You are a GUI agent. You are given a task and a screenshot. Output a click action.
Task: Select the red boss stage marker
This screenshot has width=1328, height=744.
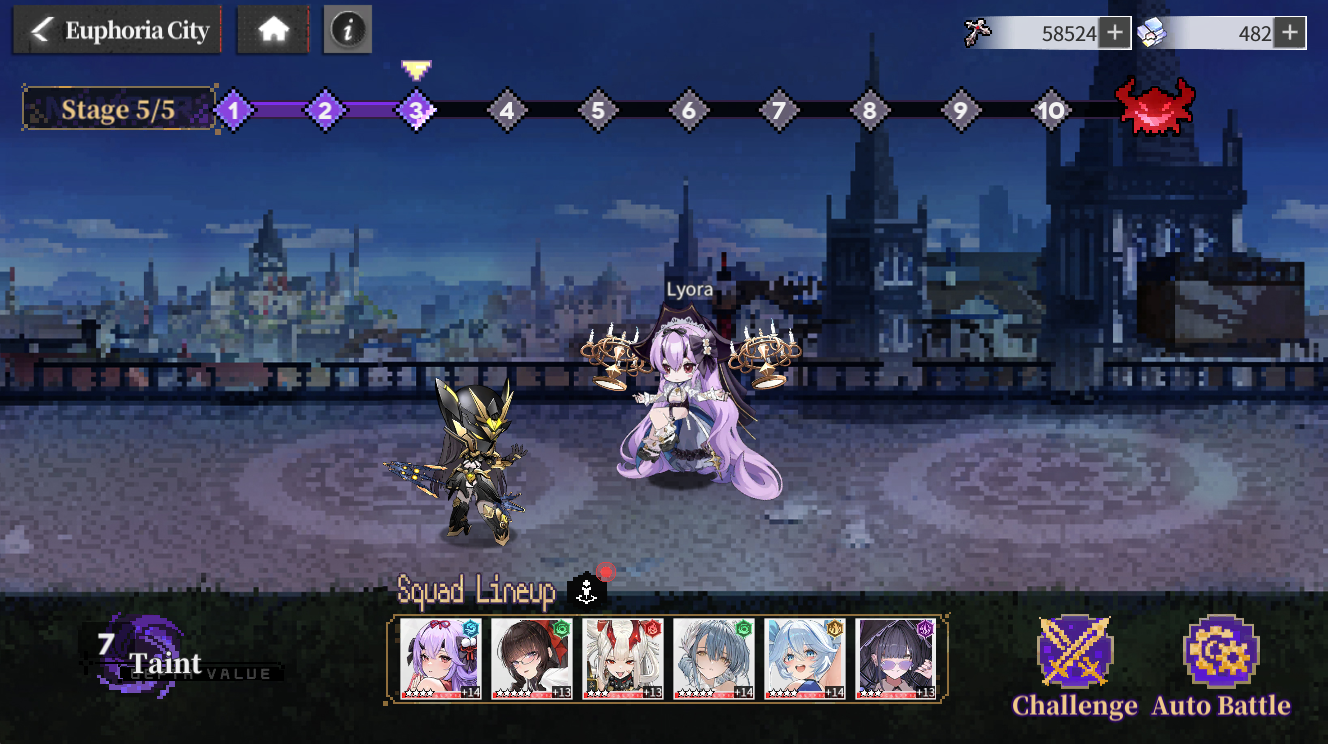(x=1155, y=106)
